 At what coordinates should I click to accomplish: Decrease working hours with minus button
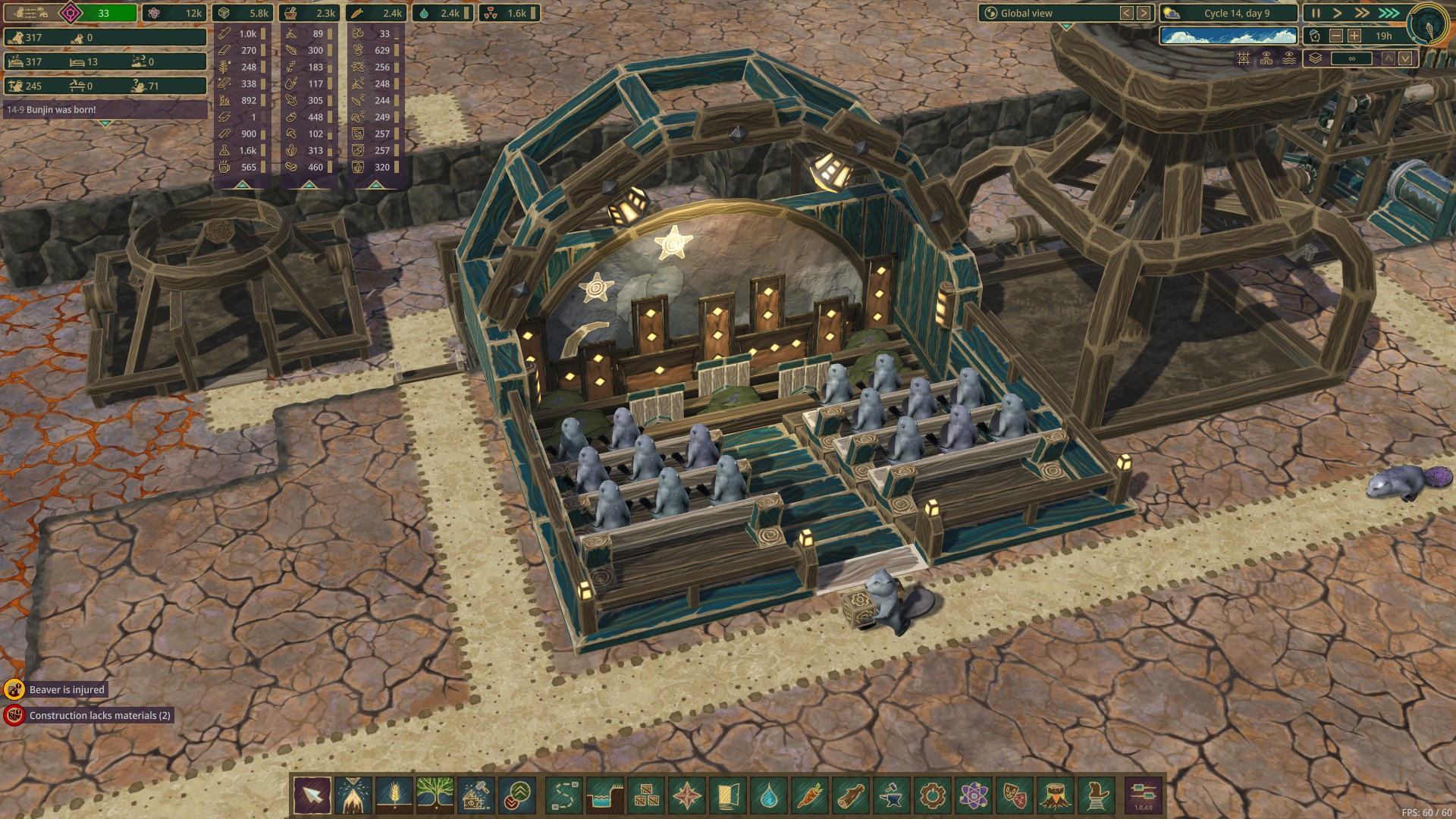1336,36
